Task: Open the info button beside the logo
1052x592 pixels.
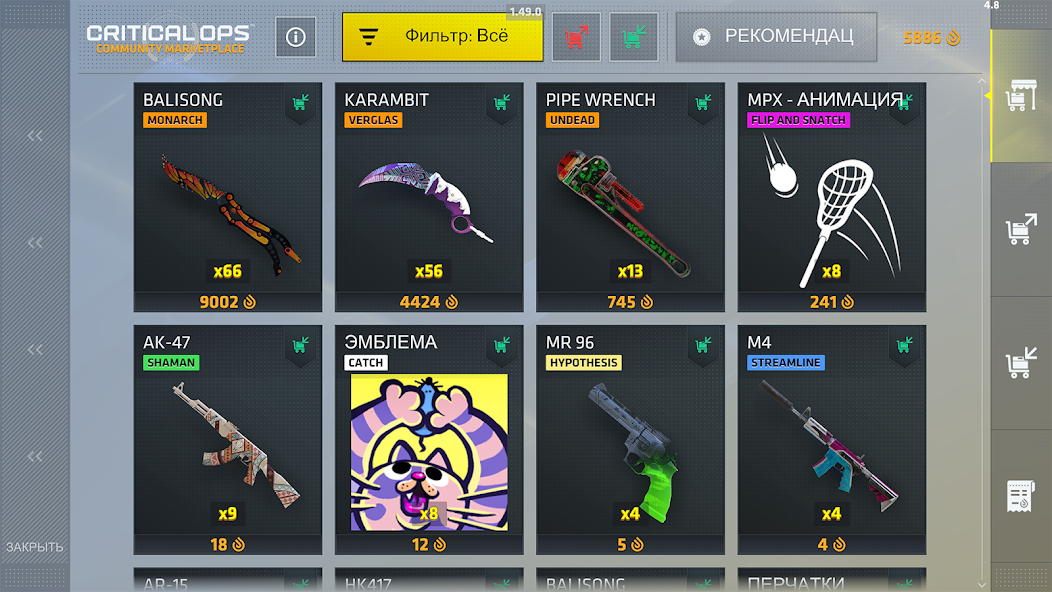Action: point(296,37)
